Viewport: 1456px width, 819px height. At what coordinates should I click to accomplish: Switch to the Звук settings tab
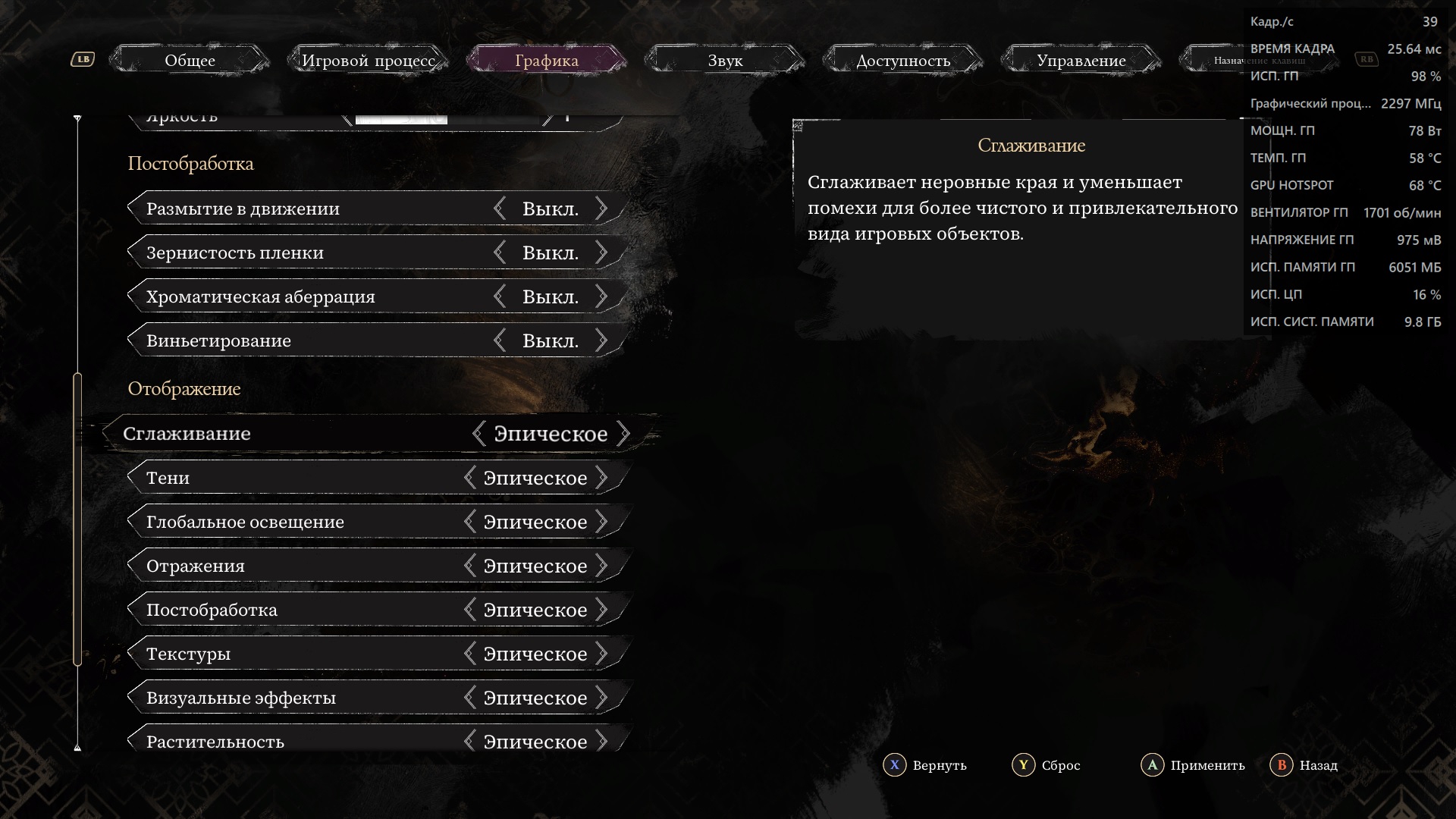coord(725,61)
